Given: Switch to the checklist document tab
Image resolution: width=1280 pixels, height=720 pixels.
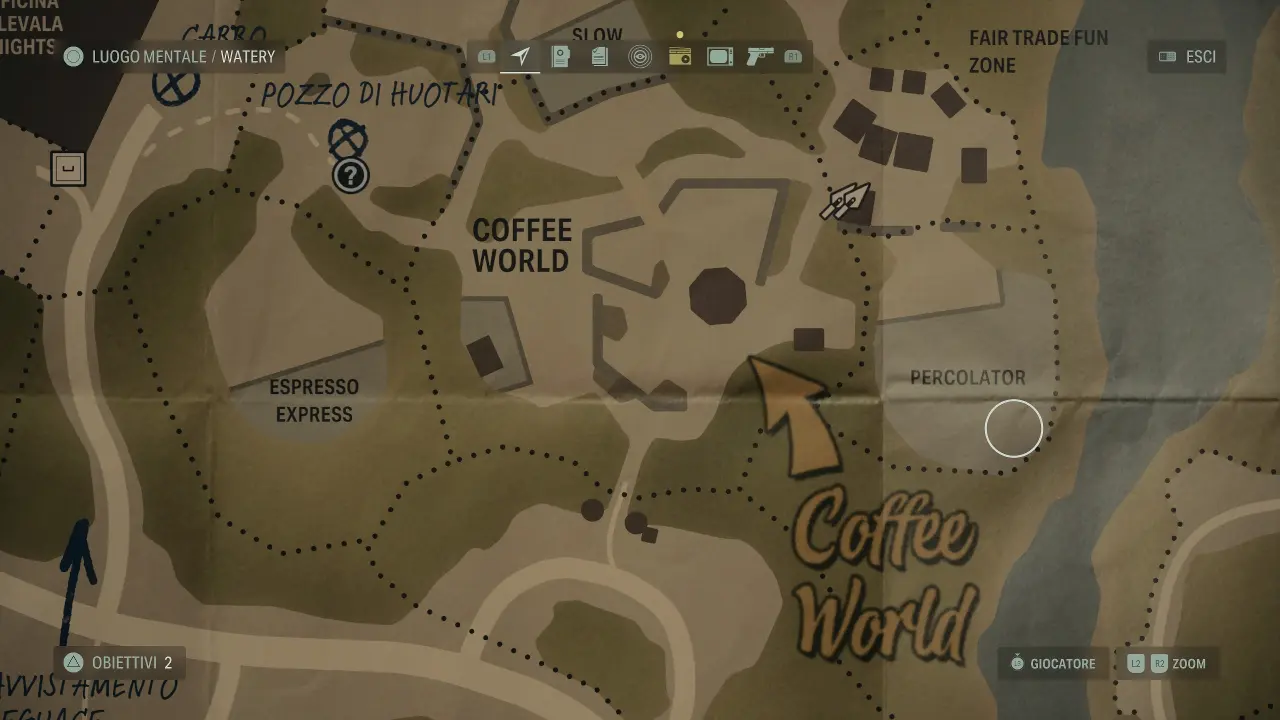Looking at the screenshot, I should click(x=600, y=57).
